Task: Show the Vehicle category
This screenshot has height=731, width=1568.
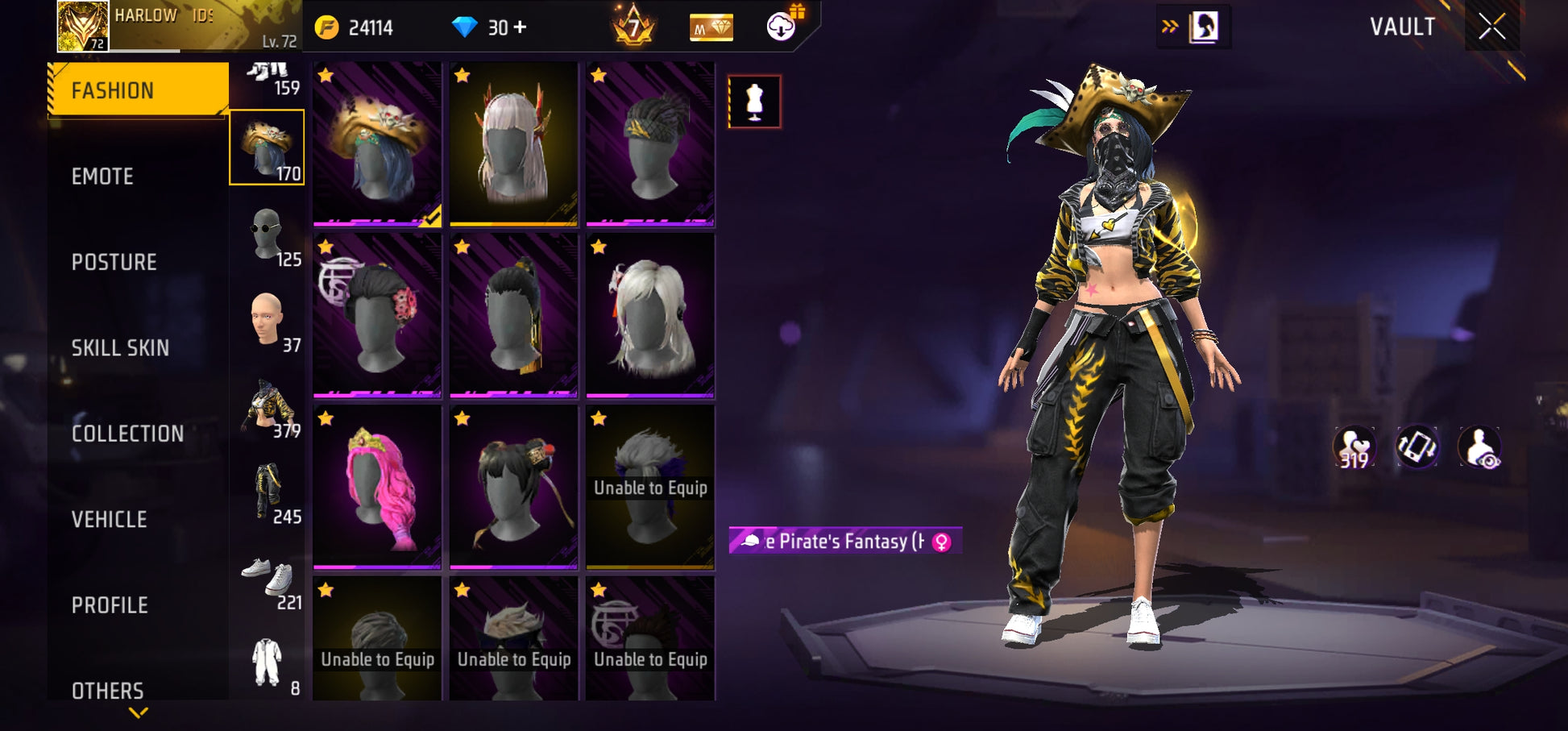Action: point(110,520)
